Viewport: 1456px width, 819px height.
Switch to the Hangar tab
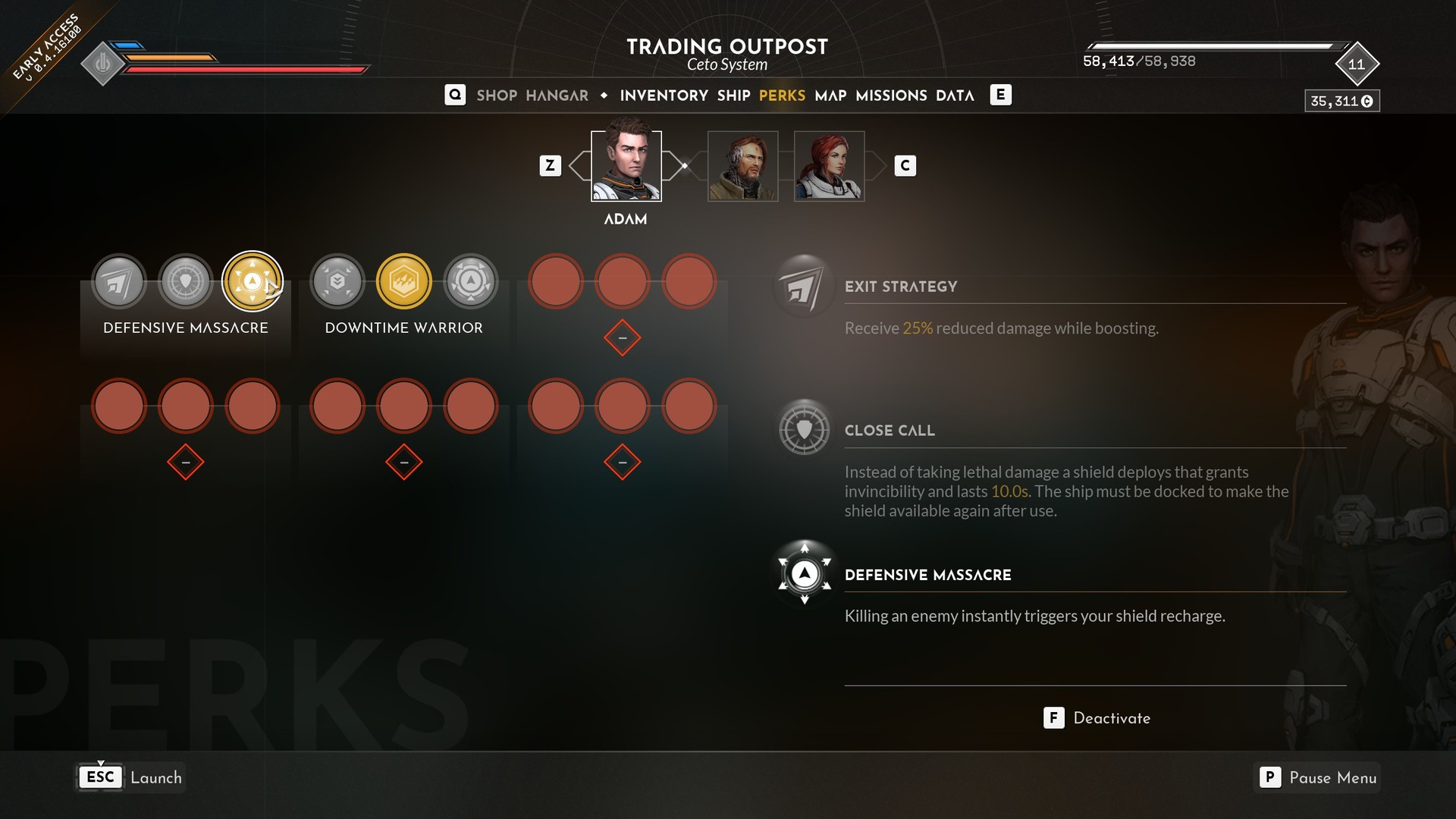[x=557, y=96]
